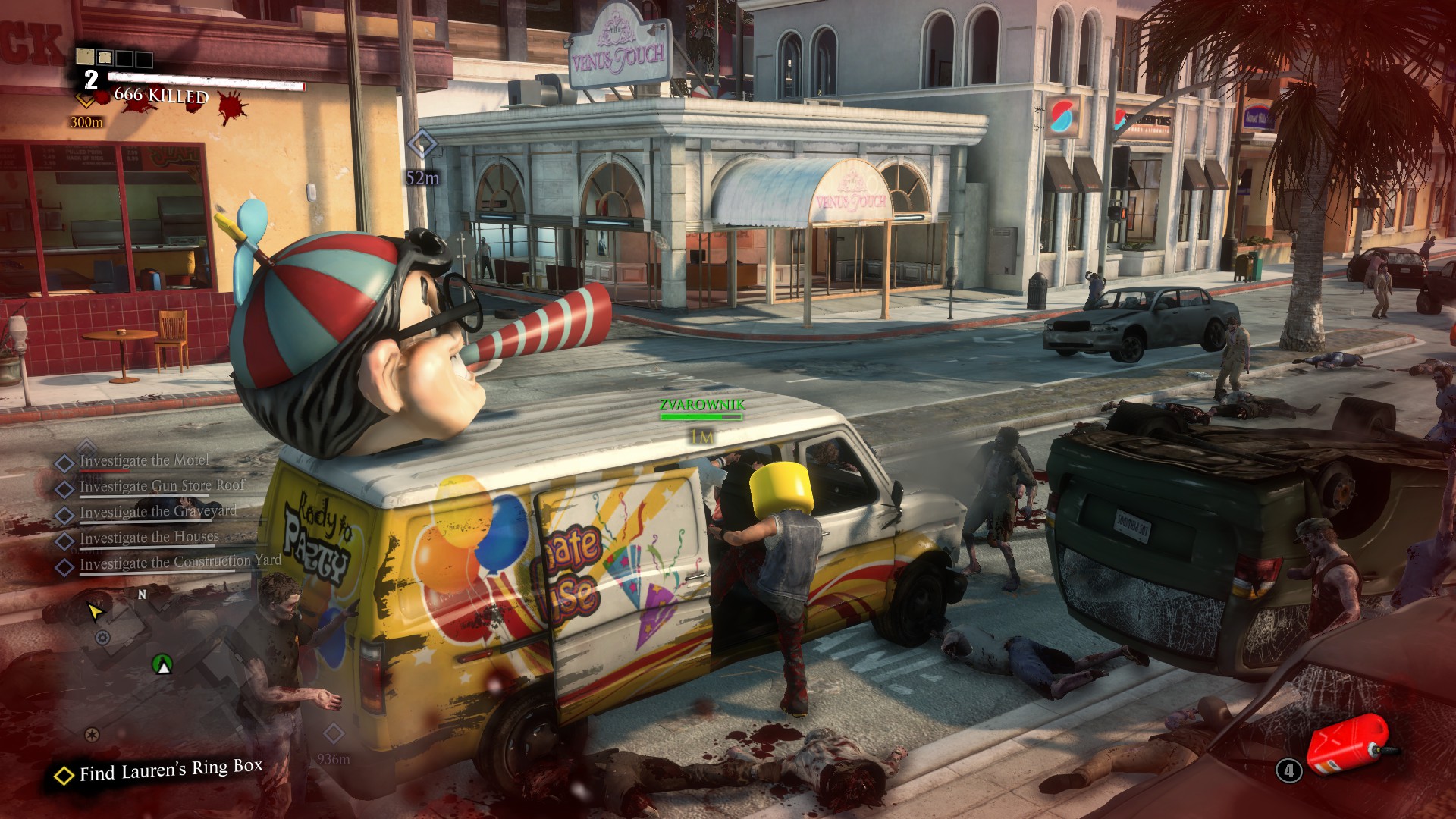
Task: Choose the Investigate the Graveyard objective
Action: 158,512
